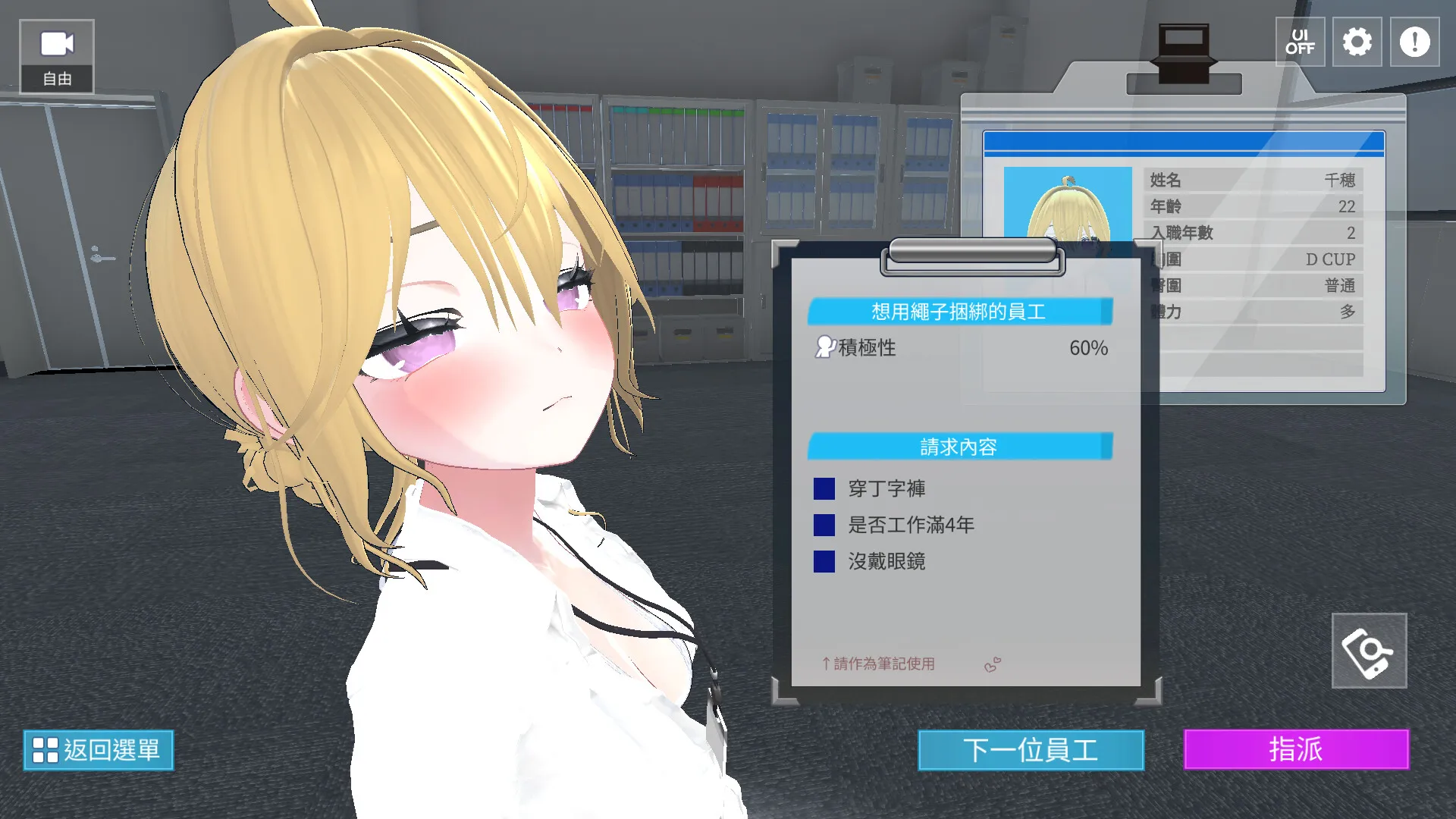Select 返回選單 to return to menu
The image size is (1456, 819).
(x=99, y=750)
